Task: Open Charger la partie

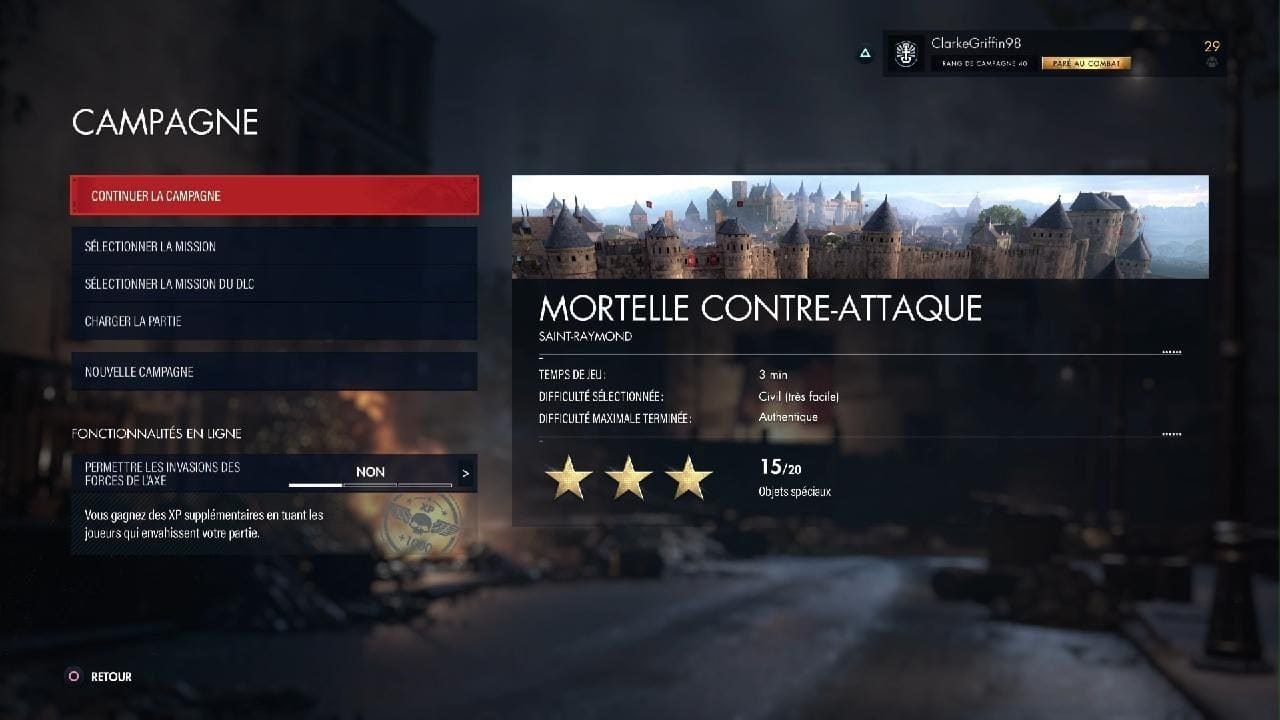Action: (x=274, y=321)
